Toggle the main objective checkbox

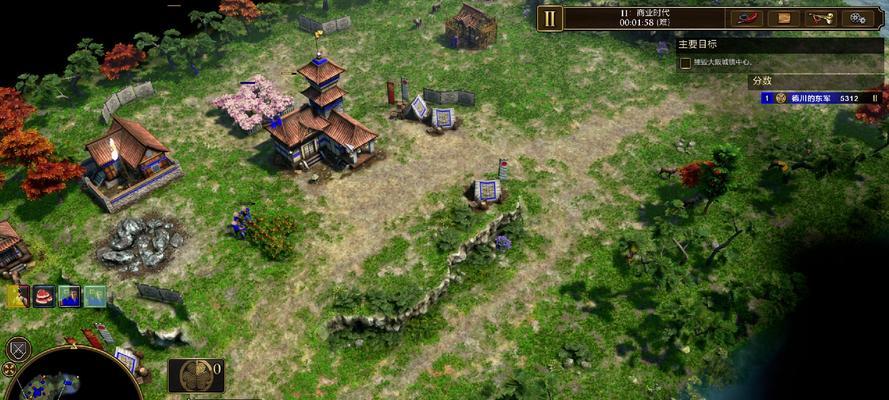(685, 63)
